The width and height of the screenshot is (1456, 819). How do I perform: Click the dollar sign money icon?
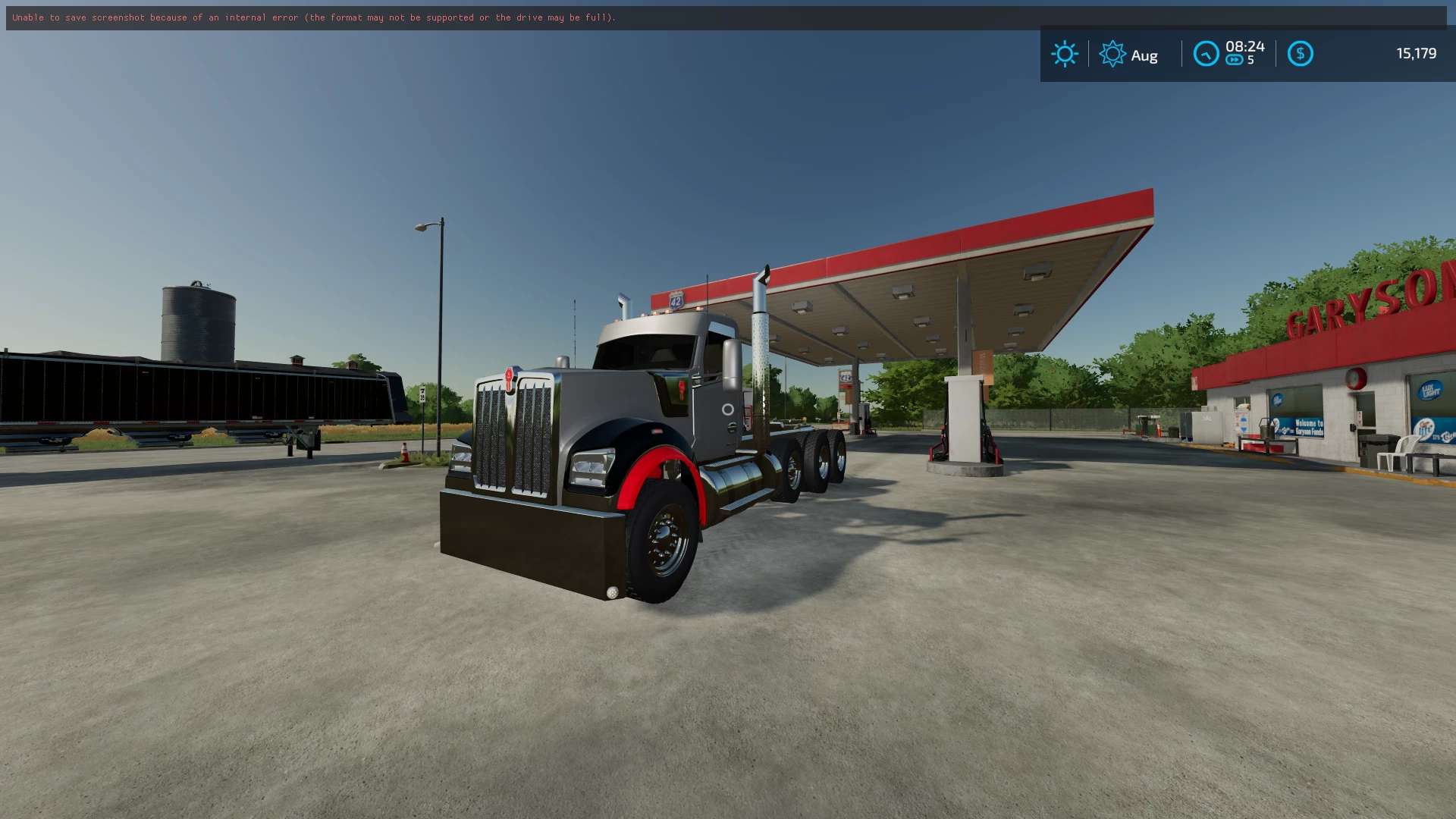point(1300,54)
